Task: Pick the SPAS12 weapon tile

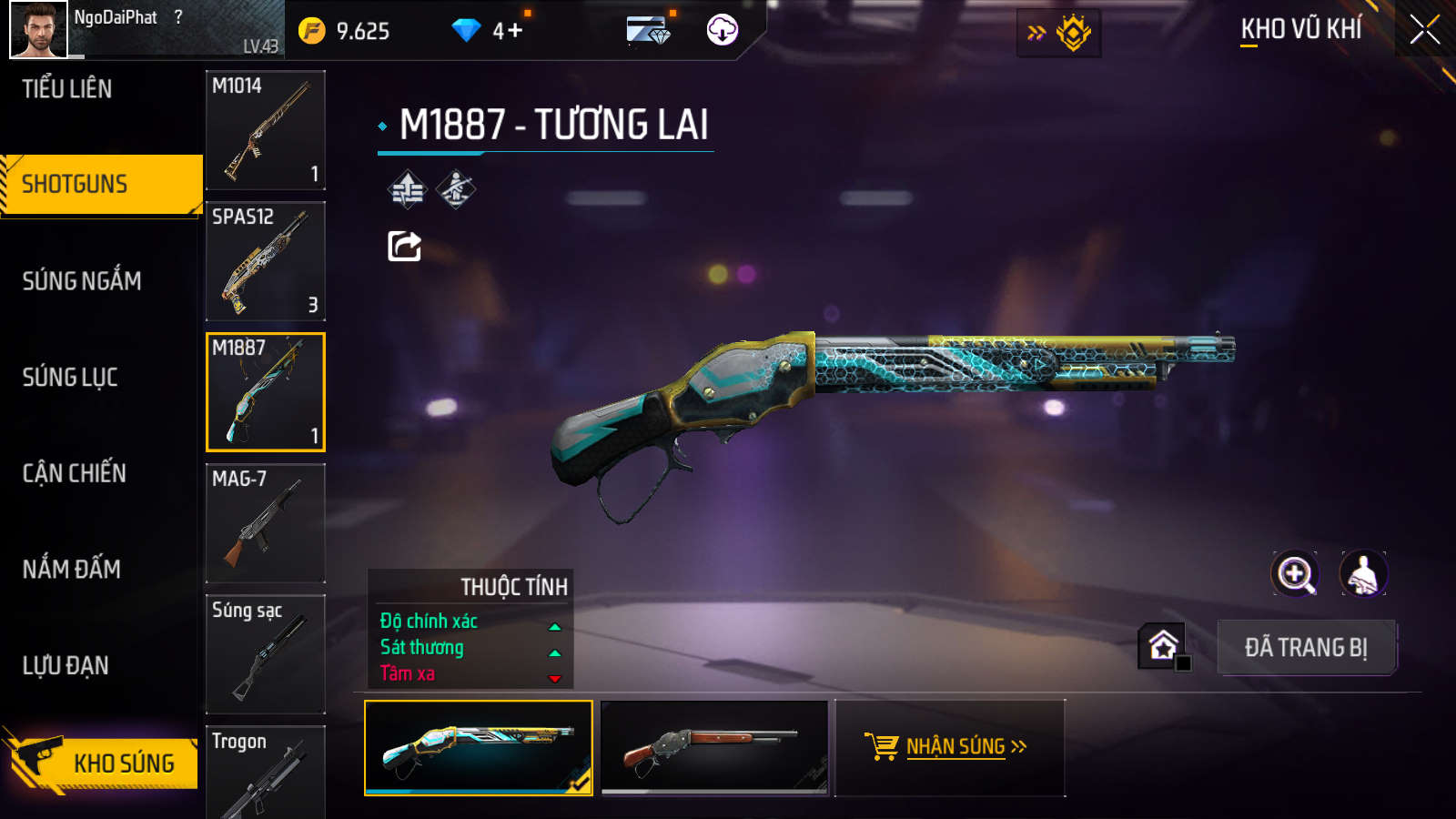Action: point(266,261)
